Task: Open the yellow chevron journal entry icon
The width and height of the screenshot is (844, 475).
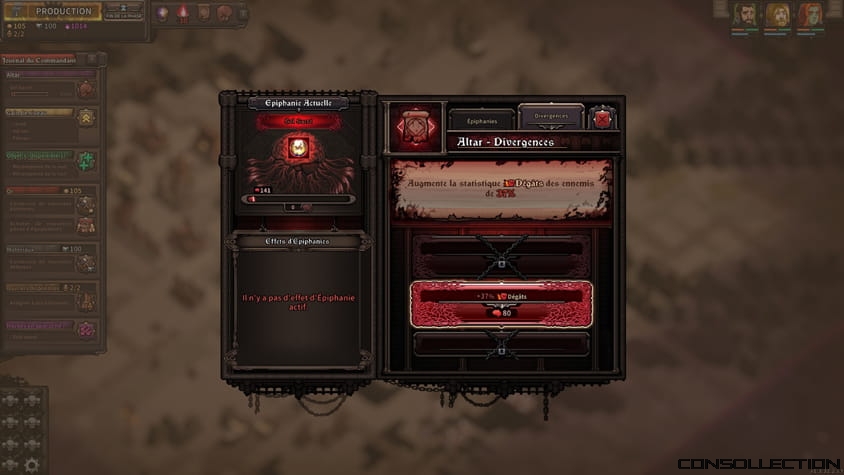Action: tap(87, 118)
